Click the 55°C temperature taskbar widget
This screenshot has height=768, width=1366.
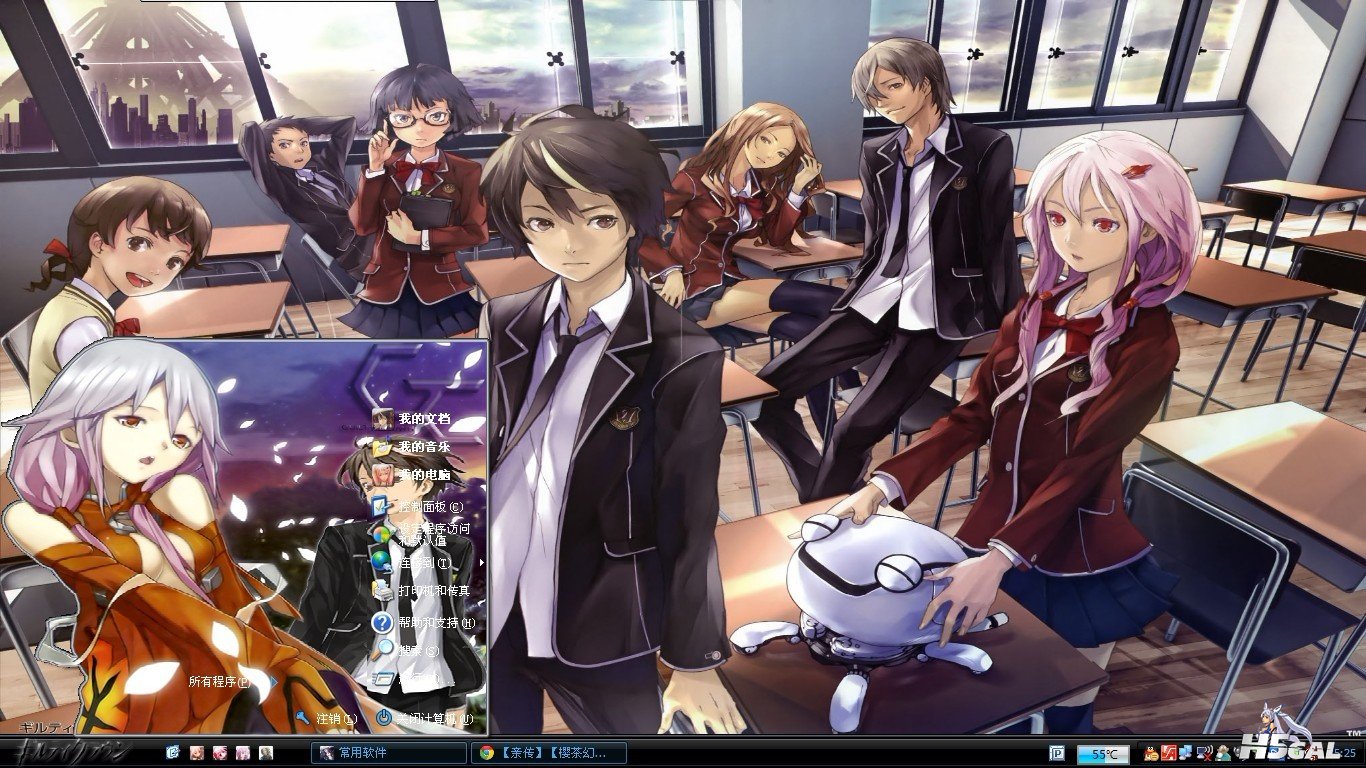point(1103,753)
